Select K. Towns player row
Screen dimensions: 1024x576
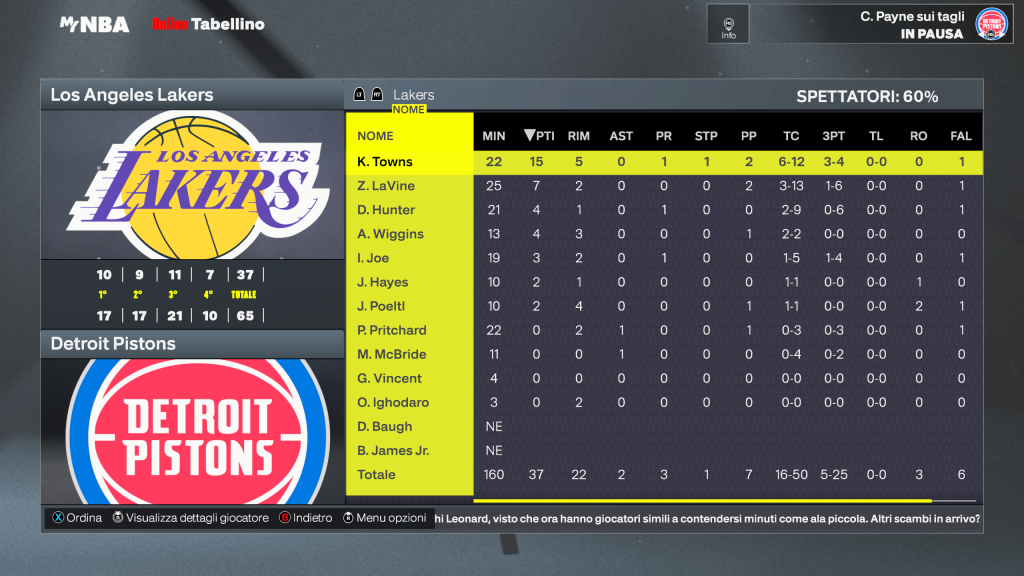pos(385,162)
